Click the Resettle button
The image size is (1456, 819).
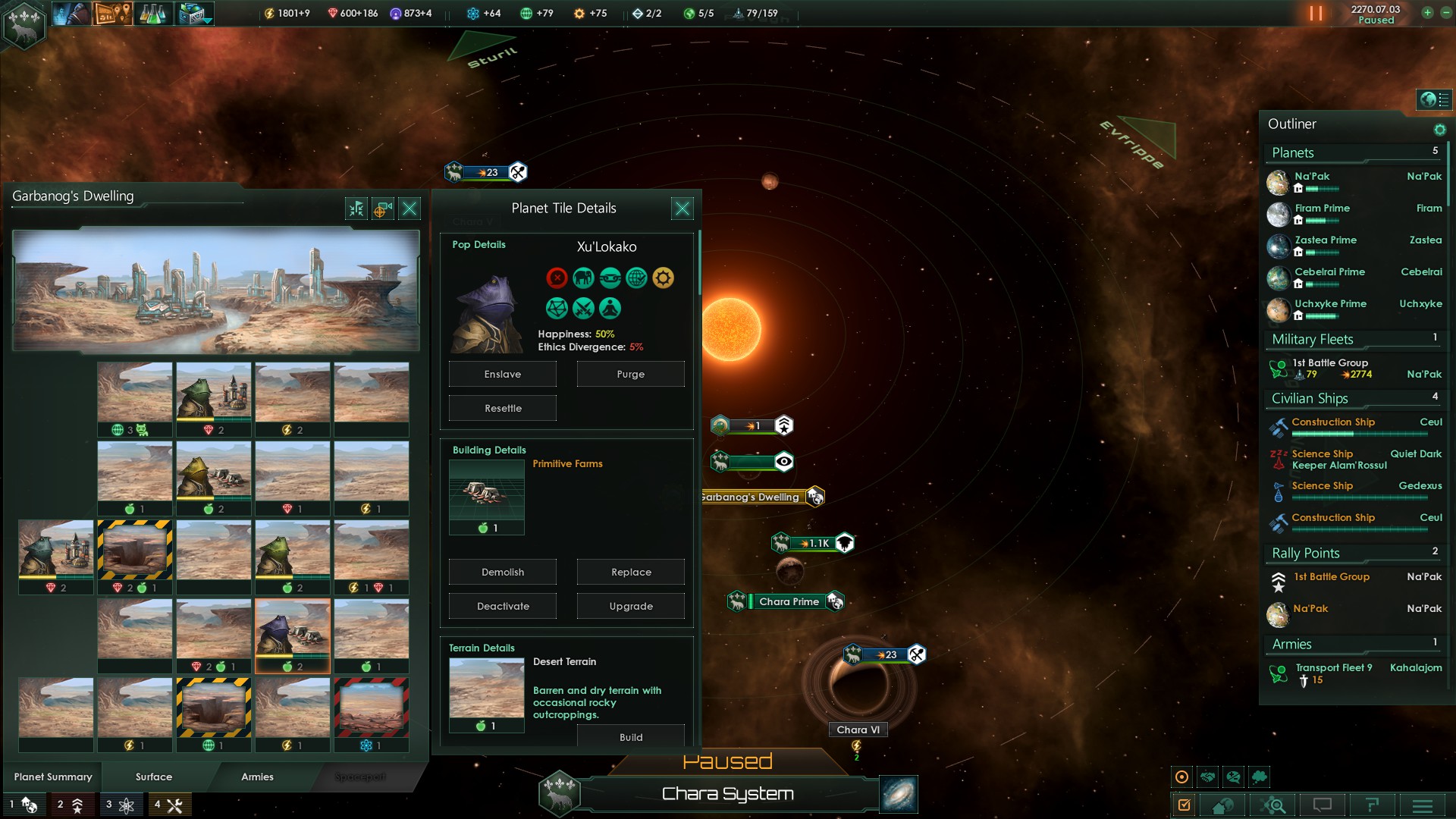point(502,409)
